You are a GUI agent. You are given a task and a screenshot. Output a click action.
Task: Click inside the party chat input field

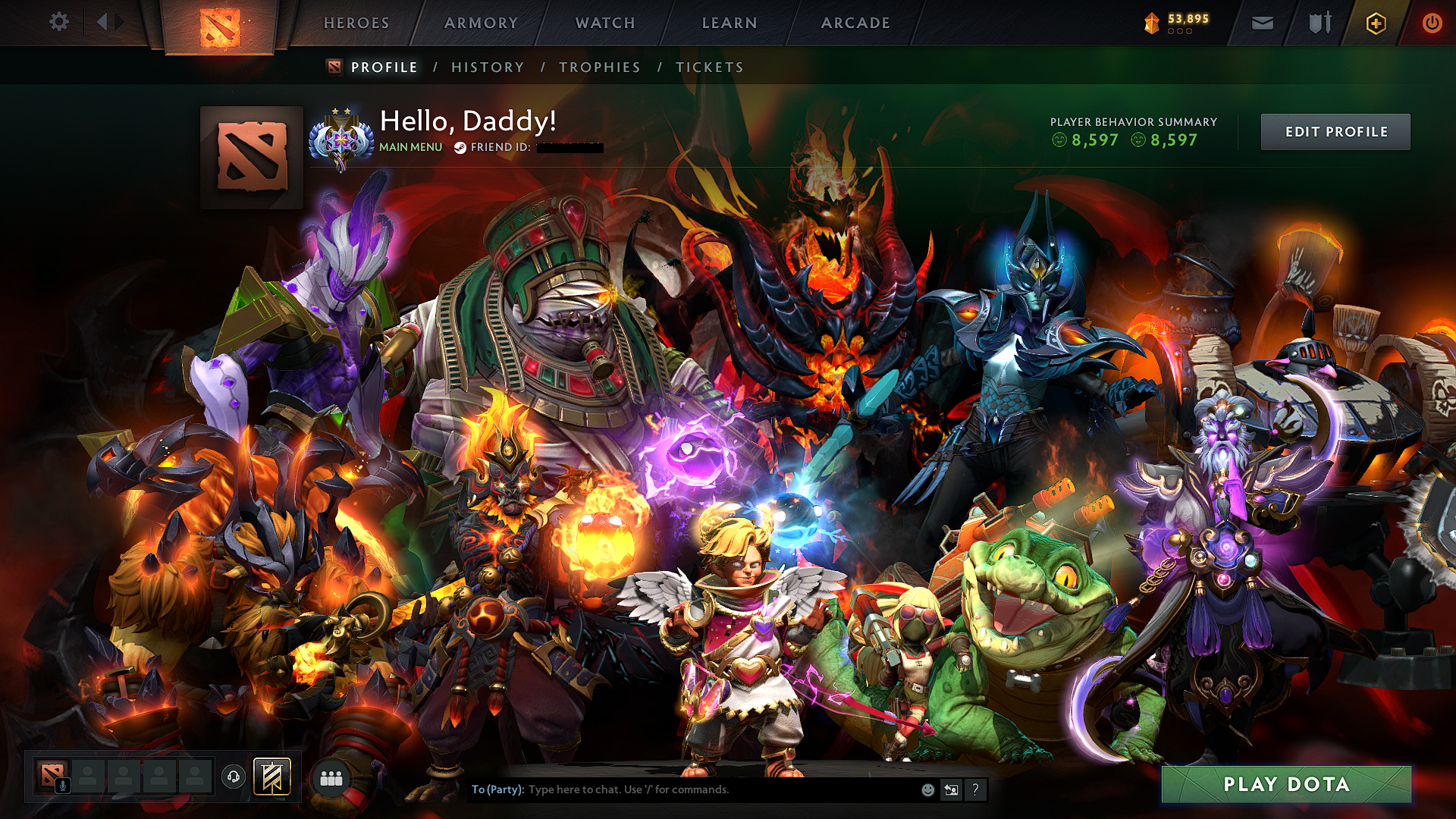click(682, 789)
